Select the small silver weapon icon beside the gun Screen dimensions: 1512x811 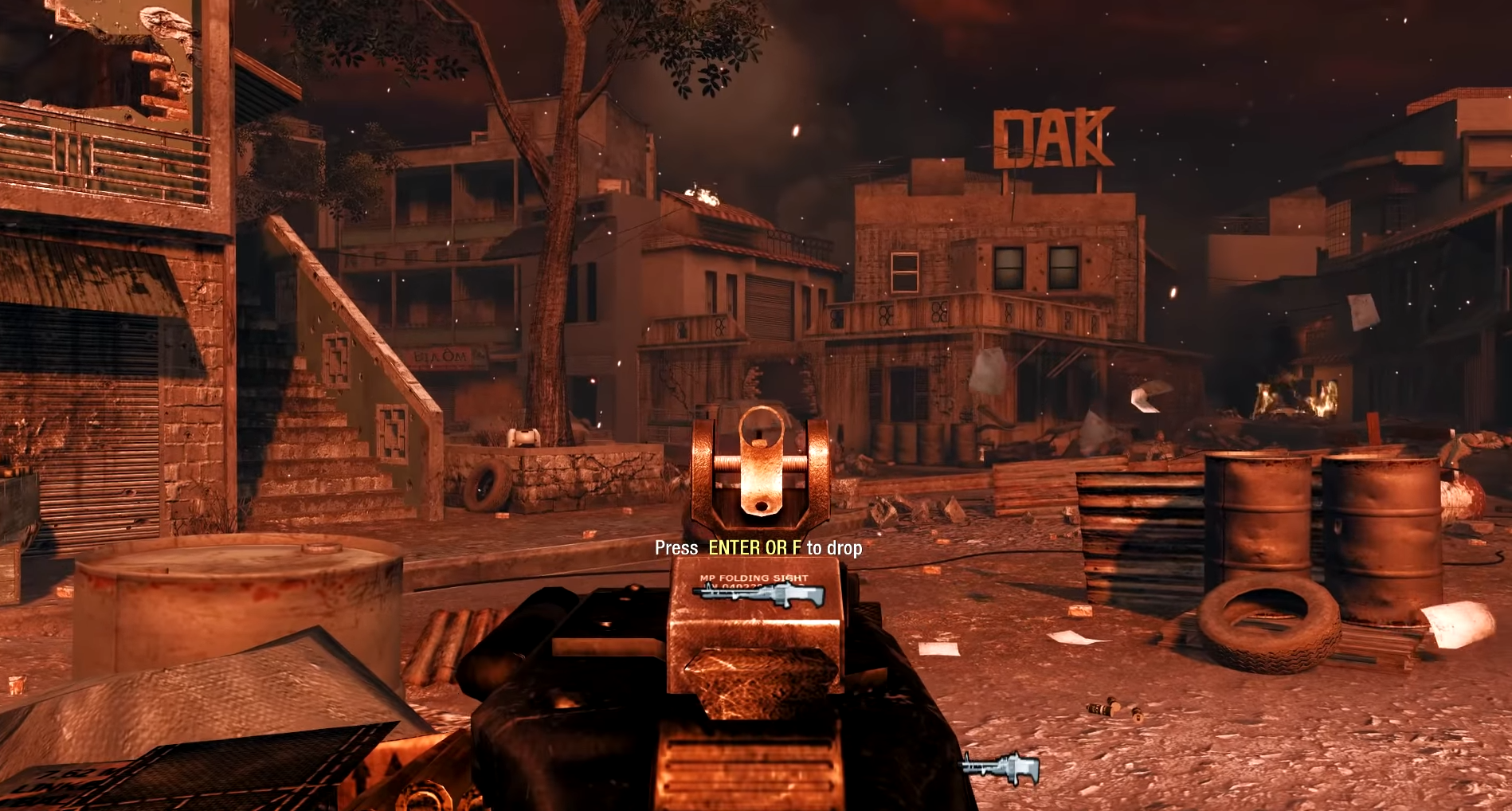(1001, 767)
